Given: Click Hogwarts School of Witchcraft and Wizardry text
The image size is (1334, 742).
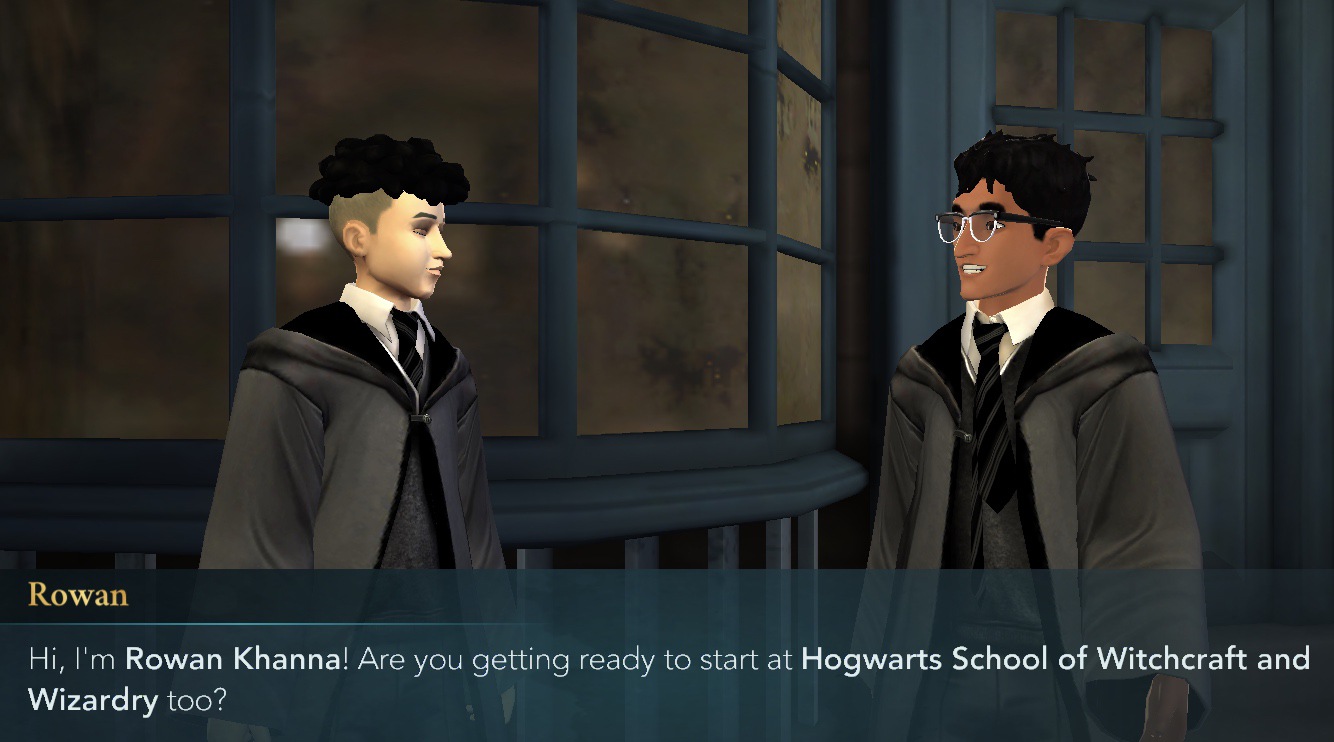Looking at the screenshot, I should [1050, 659].
